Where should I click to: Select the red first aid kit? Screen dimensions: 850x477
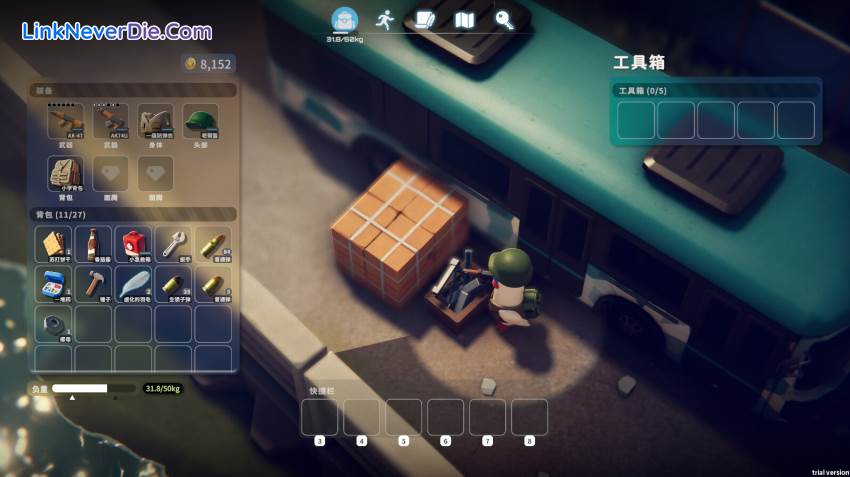133,244
